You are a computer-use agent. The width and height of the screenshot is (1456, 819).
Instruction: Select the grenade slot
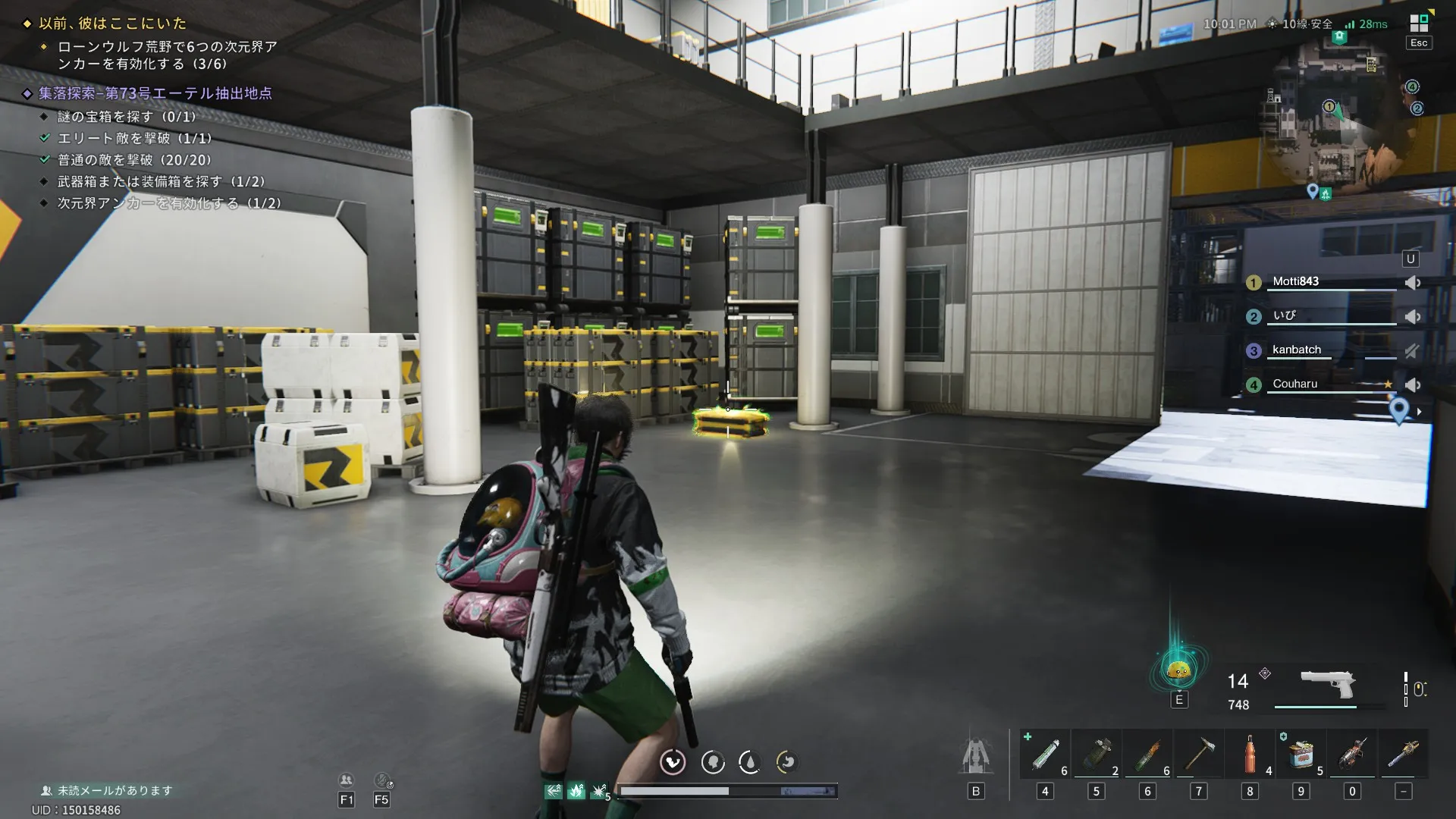[1097, 755]
